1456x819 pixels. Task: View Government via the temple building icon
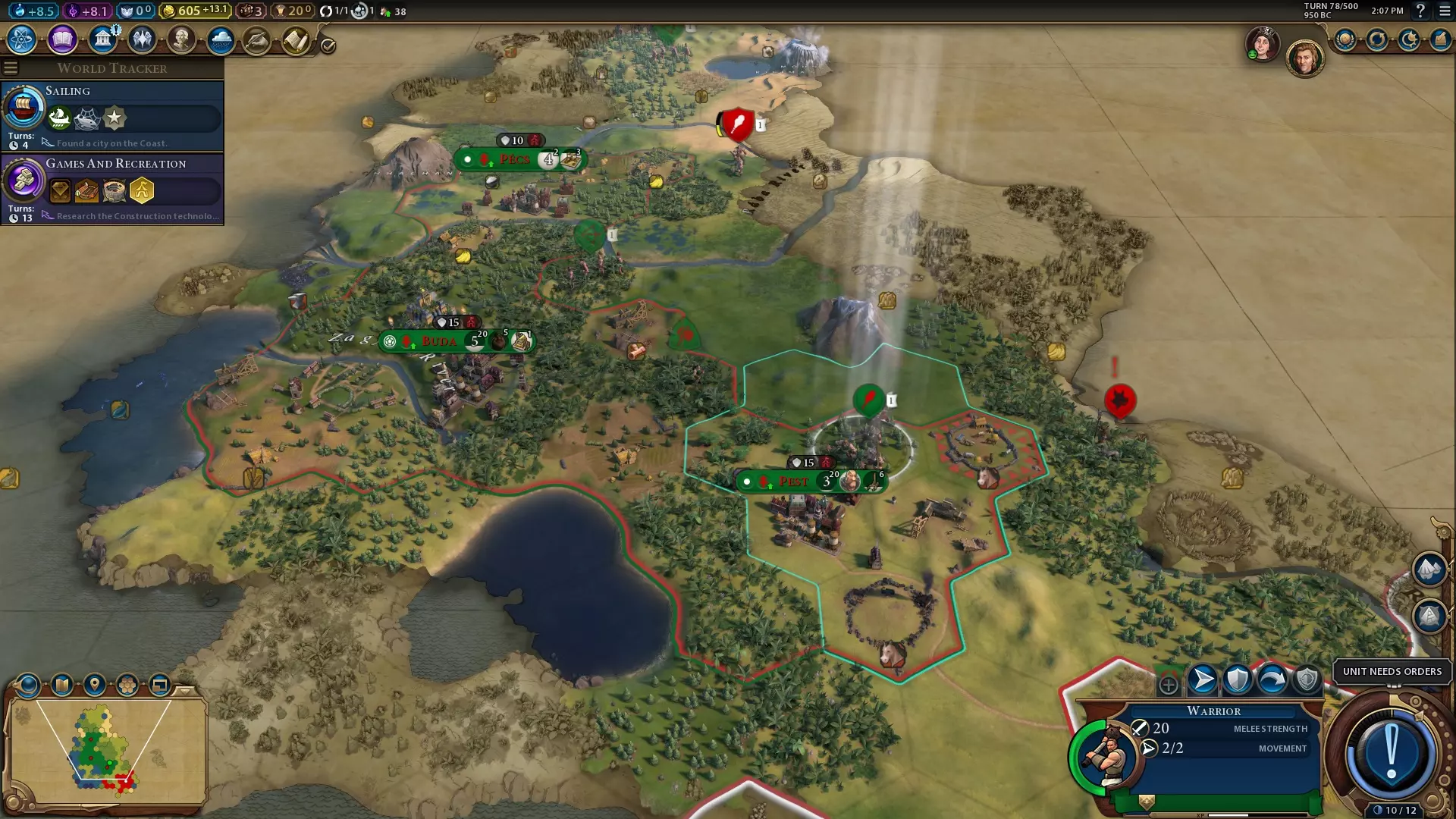pyautogui.click(x=102, y=39)
